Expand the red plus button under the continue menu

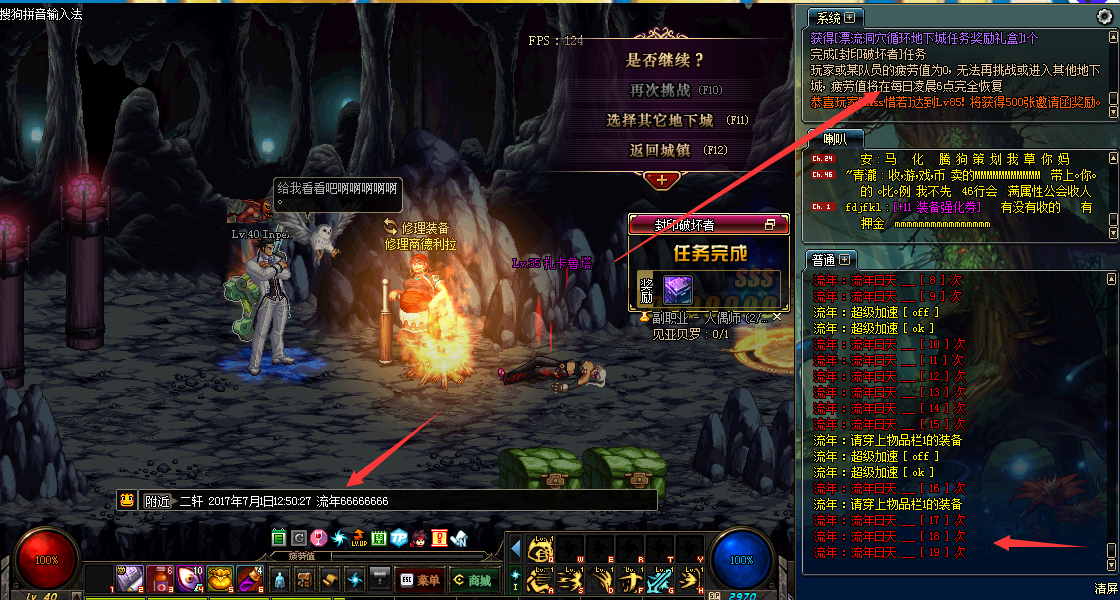pos(661,180)
